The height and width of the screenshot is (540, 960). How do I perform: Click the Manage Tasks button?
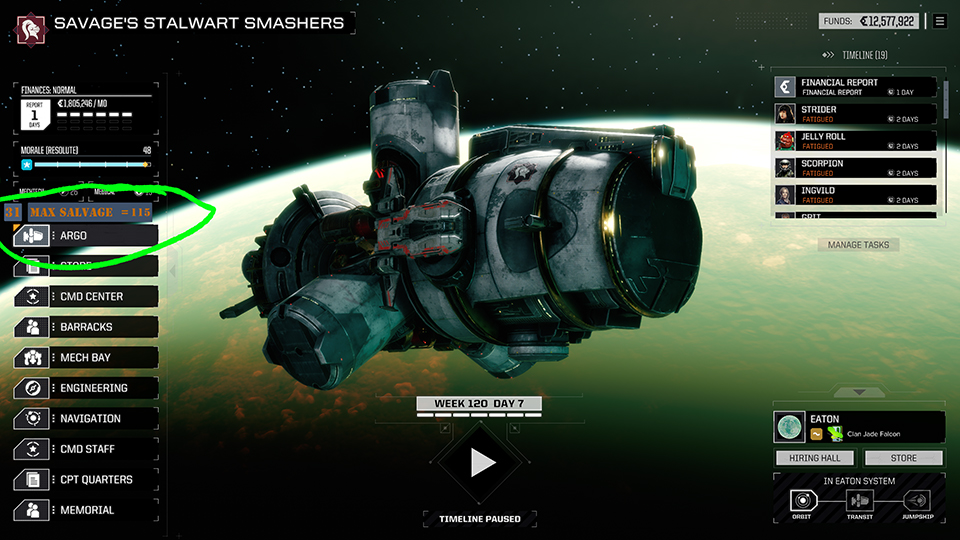click(x=858, y=245)
